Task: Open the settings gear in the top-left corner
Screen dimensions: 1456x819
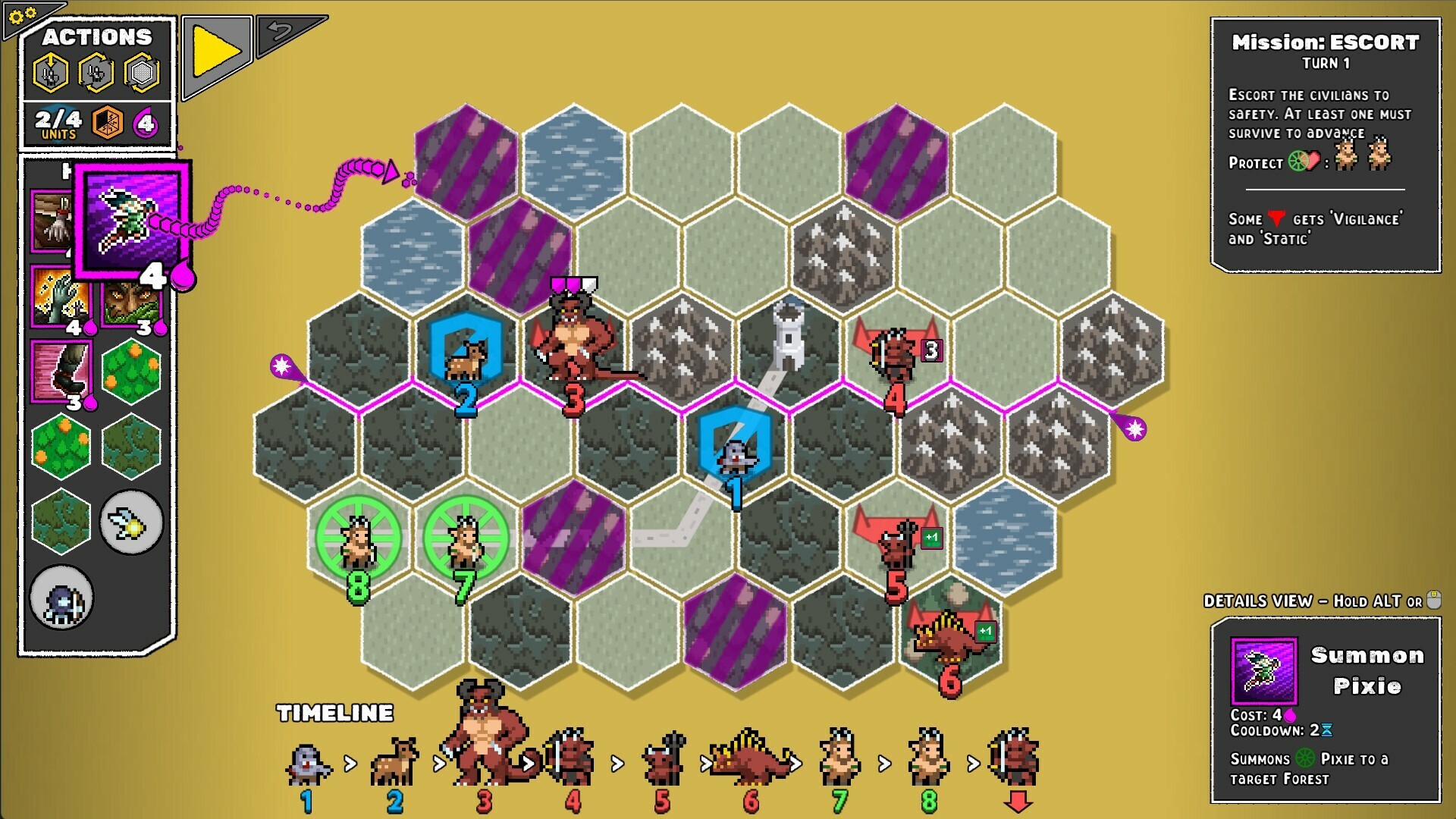Action: (x=20, y=14)
